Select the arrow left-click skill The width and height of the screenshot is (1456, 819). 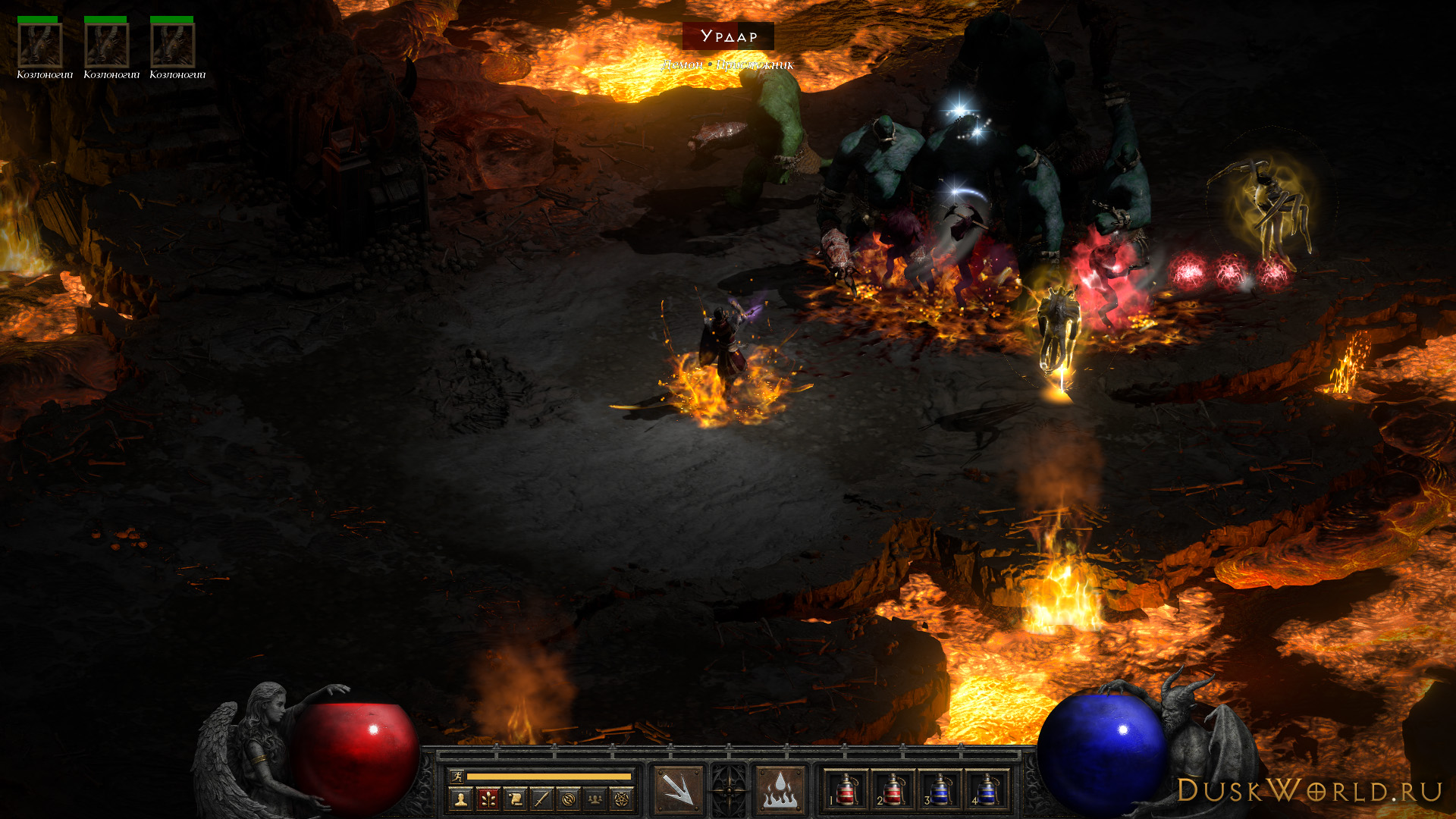click(678, 790)
